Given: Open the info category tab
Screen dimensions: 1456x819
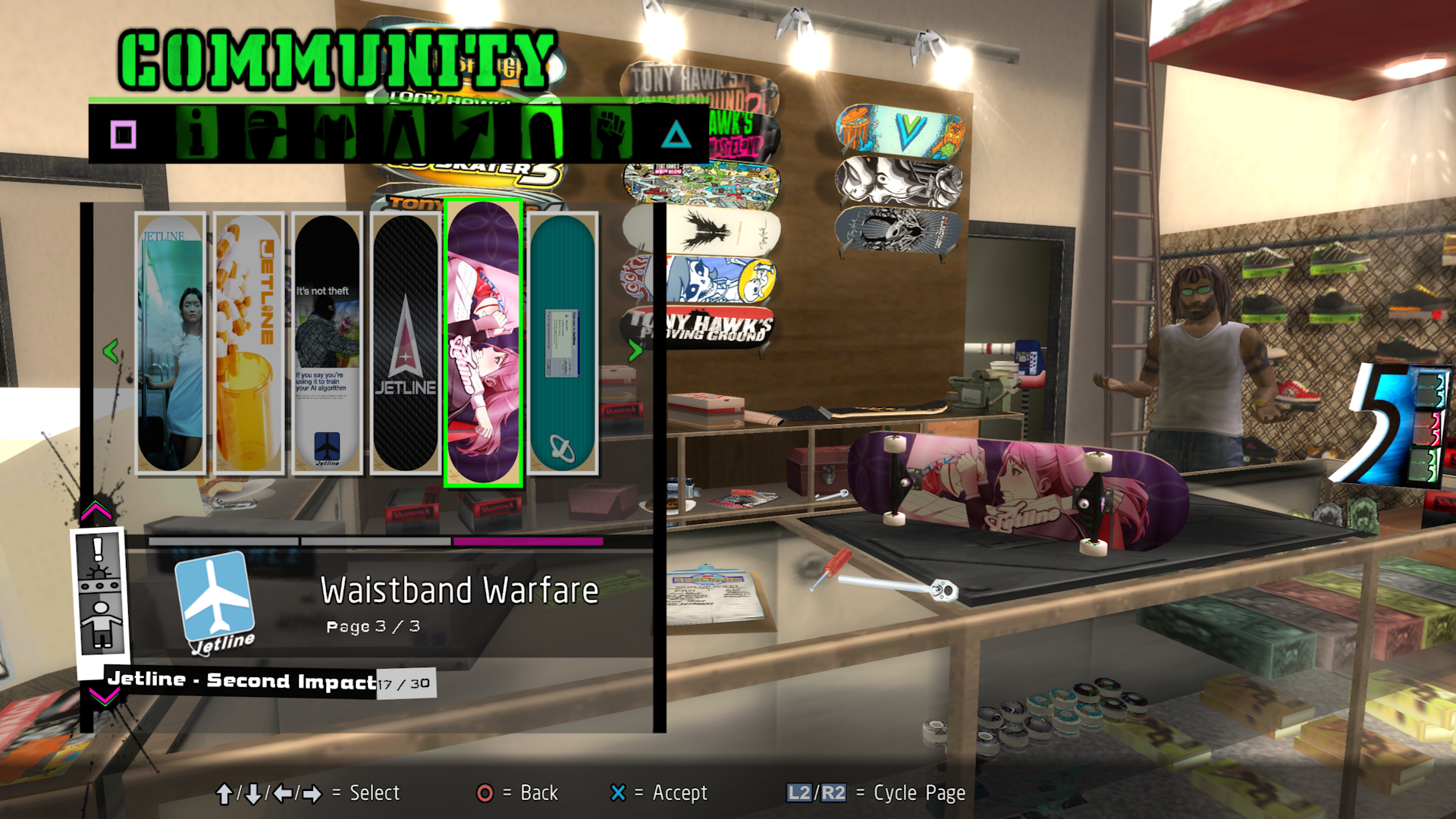Looking at the screenshot, I should (196, 133).
